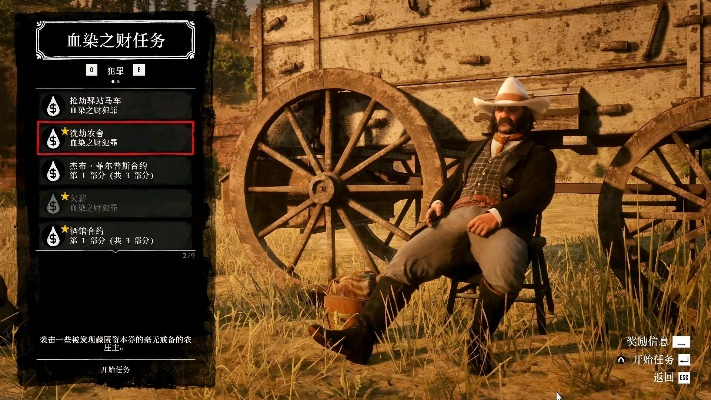This screenshot has height=400, width=711.
Task: Select the 抢劫驿站马车 mission entry
Action: (115, 104)
